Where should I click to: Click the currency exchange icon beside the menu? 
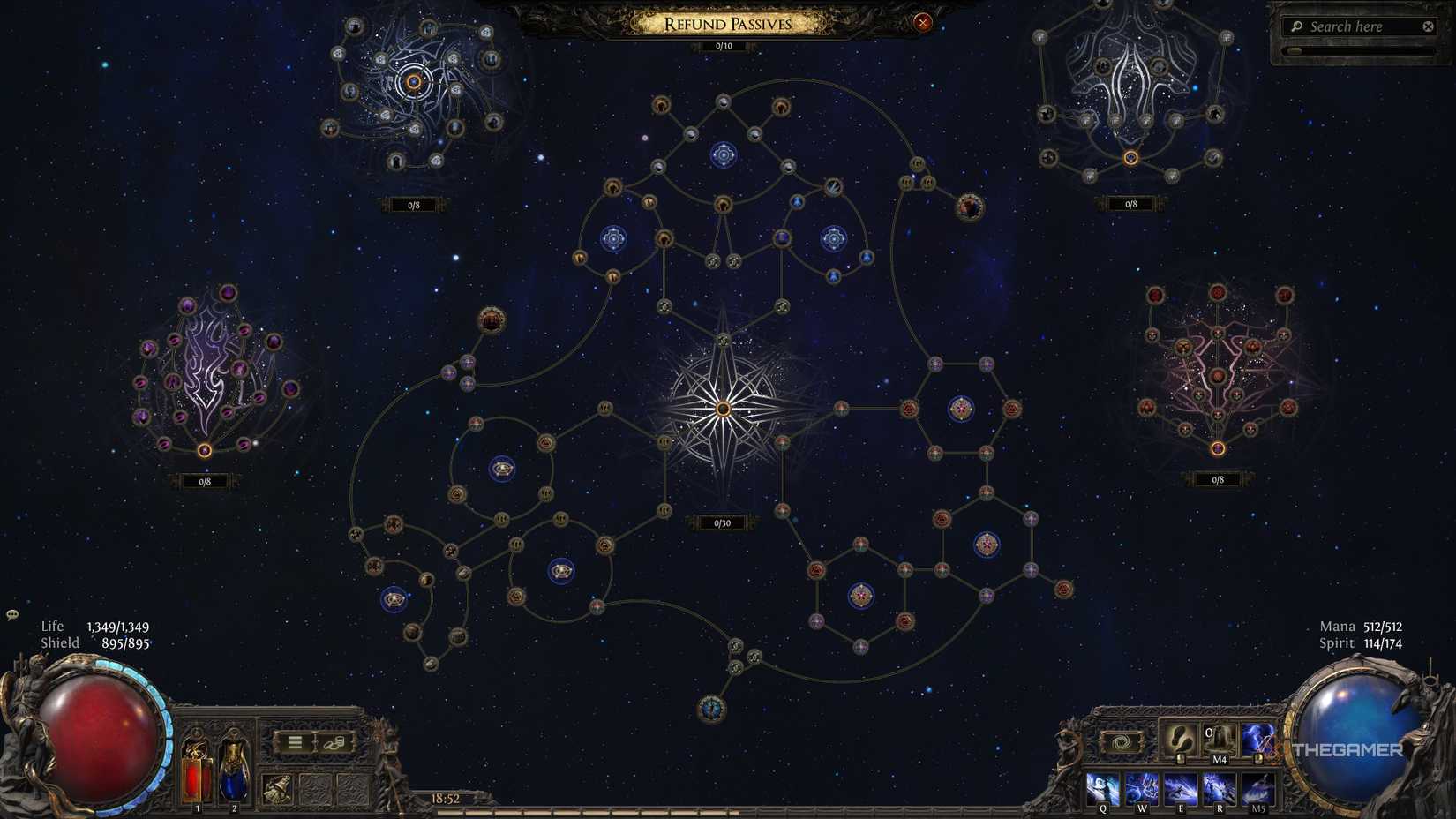click(334, 744)
